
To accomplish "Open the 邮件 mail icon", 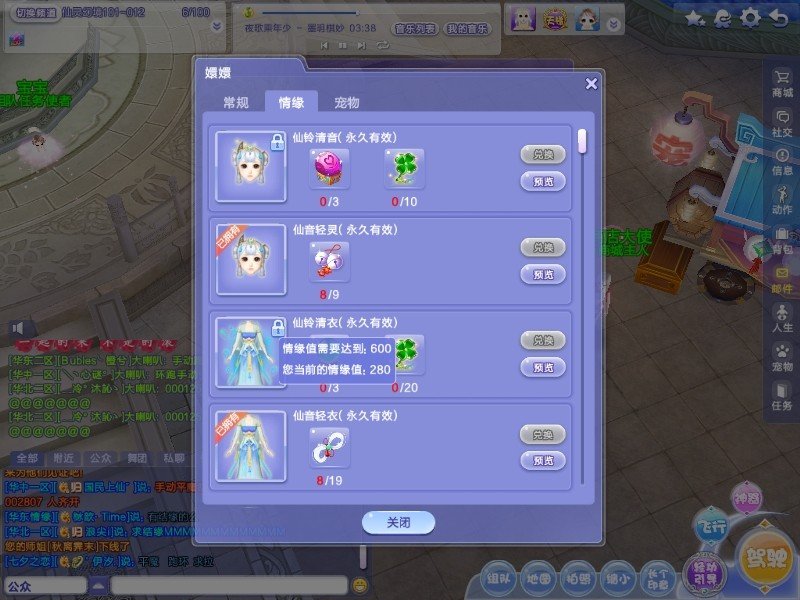I will [781, 276].
